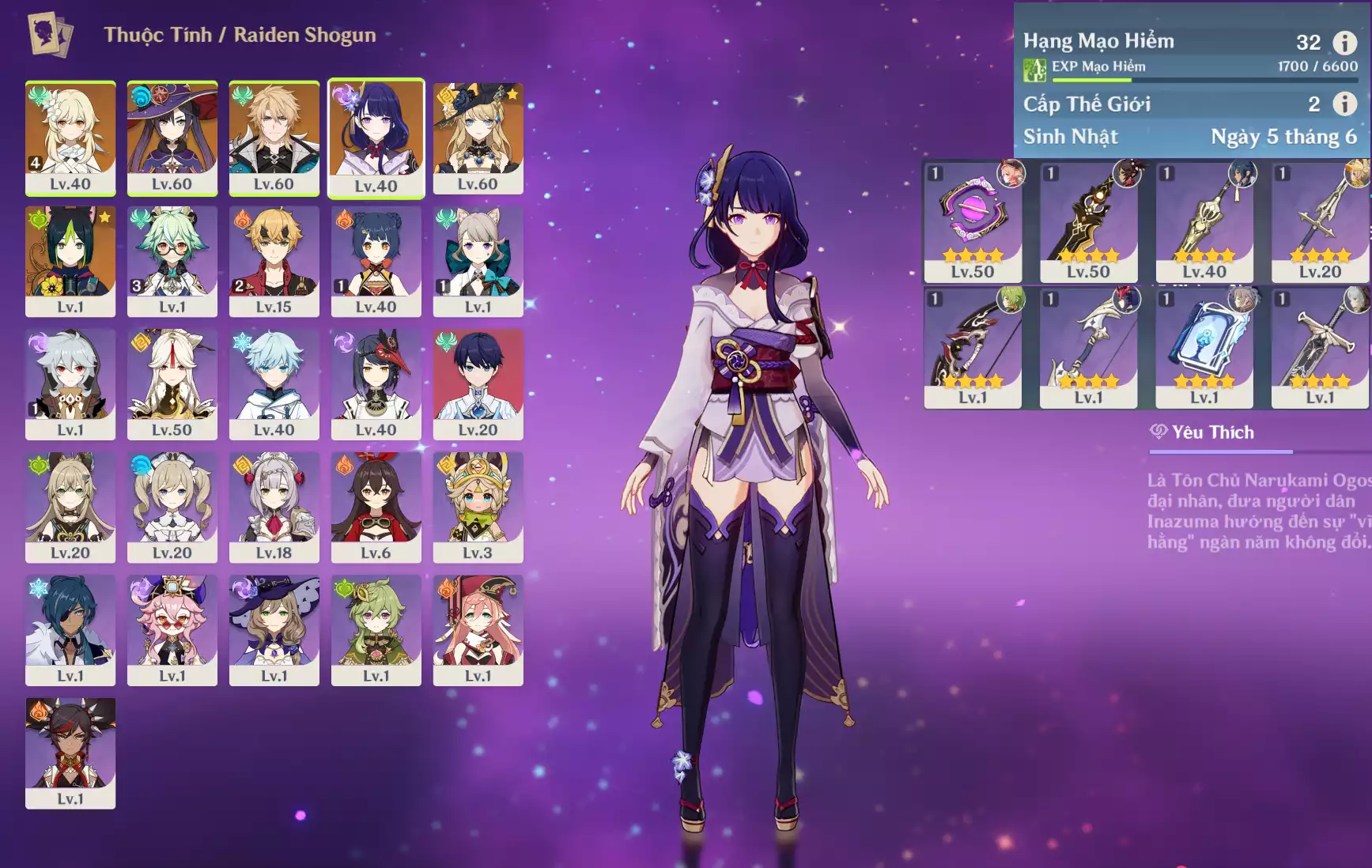Pick Navia's Lv.60 character card
Screen dimensions: 1372x868
click(478, 138)
